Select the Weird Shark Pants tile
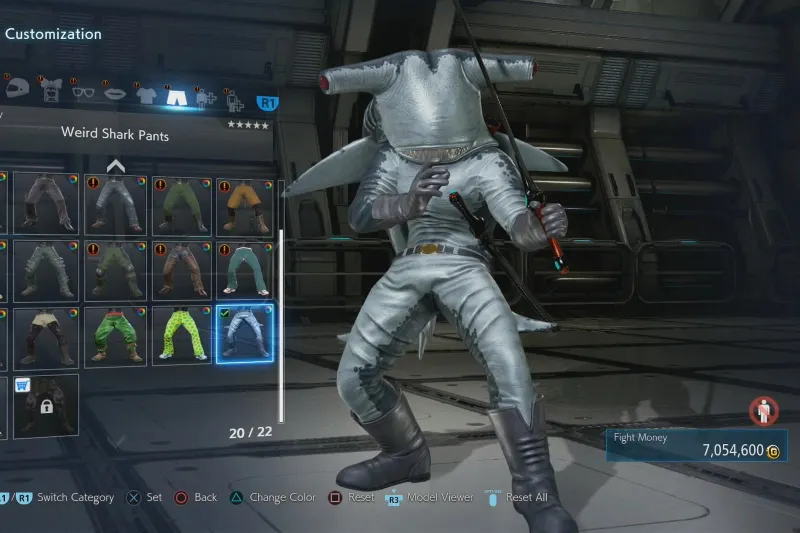The width and height of the screenshot is (800, 533). pyautogui.click(x=244, y=333)
